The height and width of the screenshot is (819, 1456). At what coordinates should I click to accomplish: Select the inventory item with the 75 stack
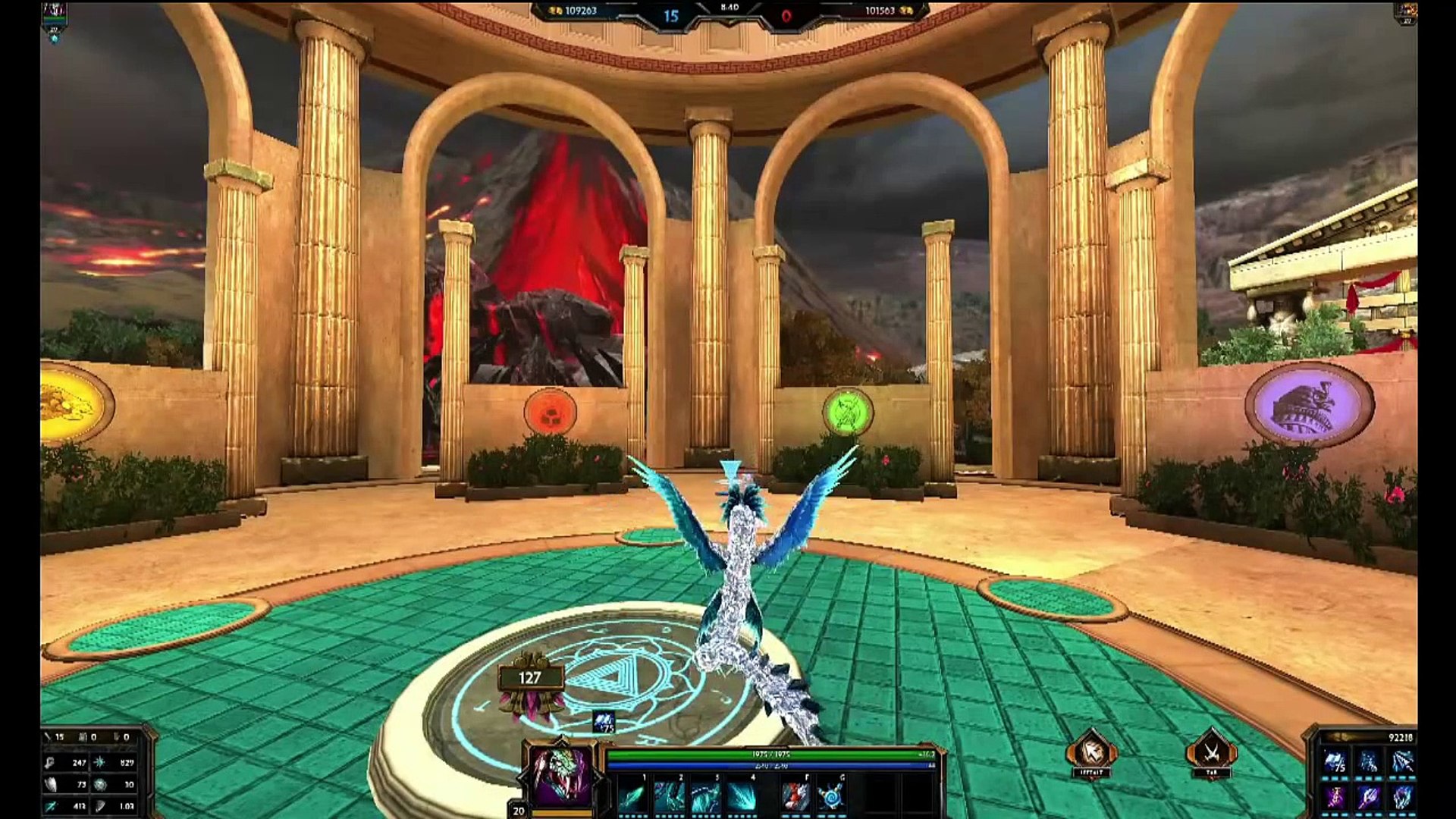coord(1335,762)
